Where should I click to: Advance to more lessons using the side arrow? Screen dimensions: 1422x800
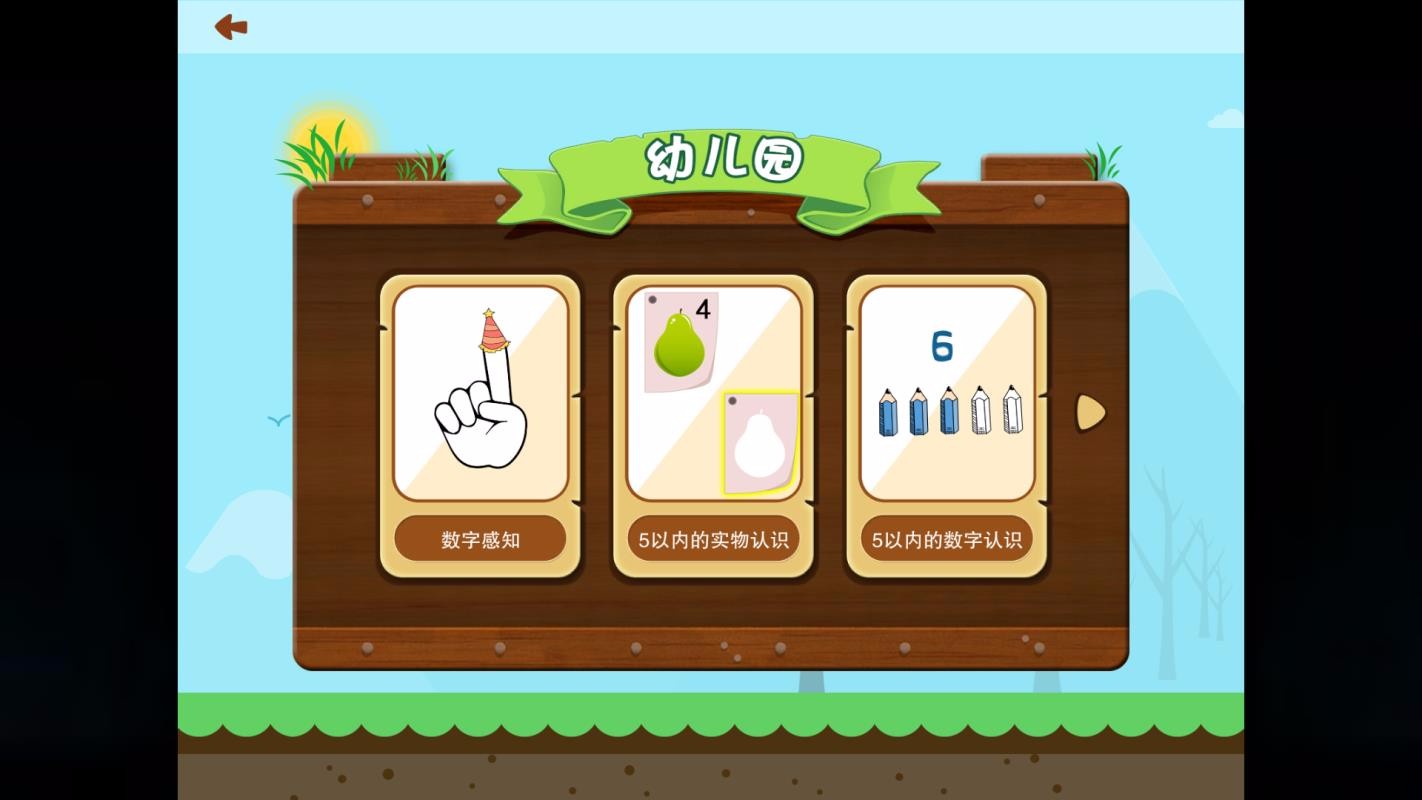click(x=1089, y=413)
